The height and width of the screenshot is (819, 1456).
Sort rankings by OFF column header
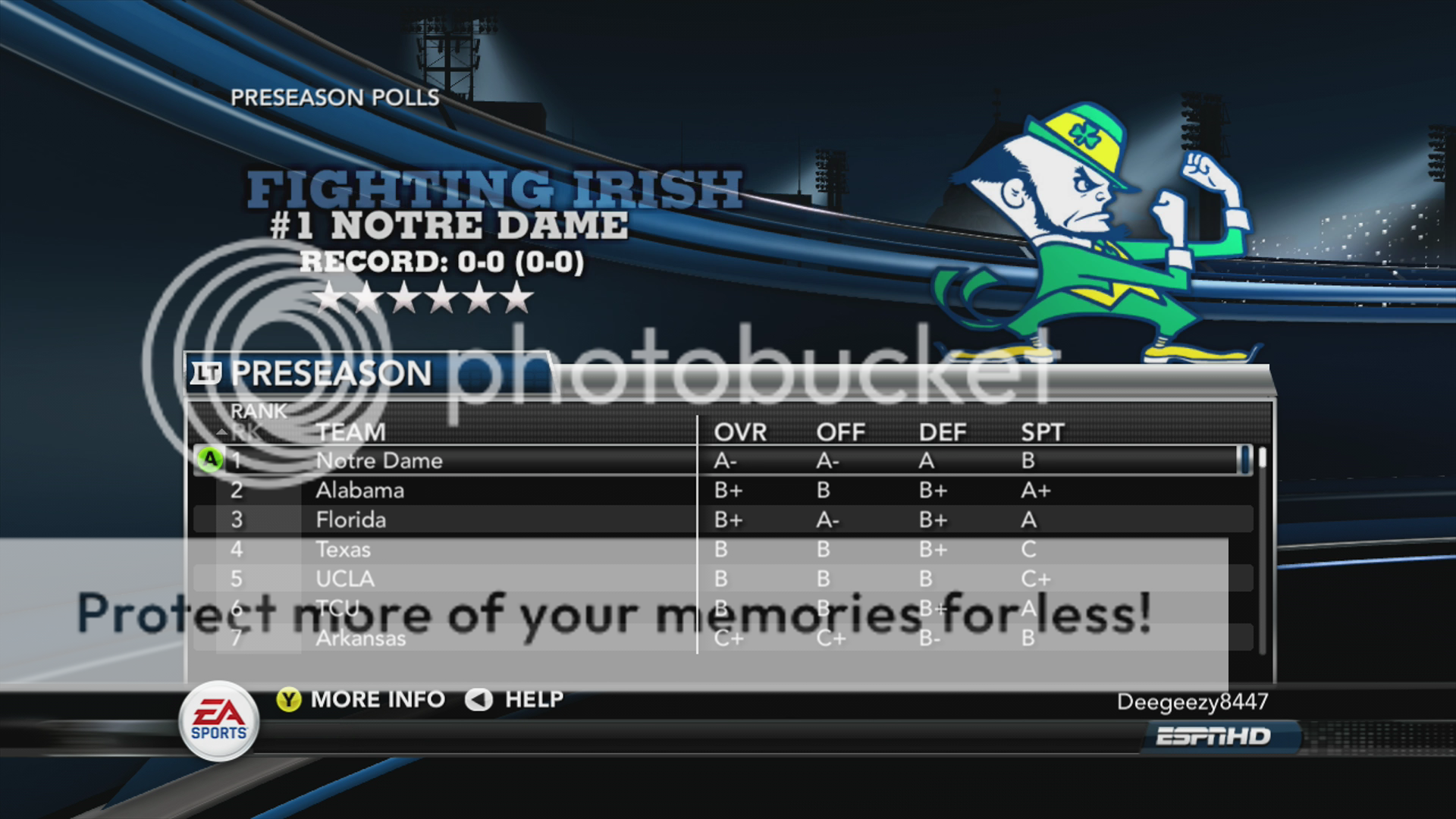click(x=840, y=432)
